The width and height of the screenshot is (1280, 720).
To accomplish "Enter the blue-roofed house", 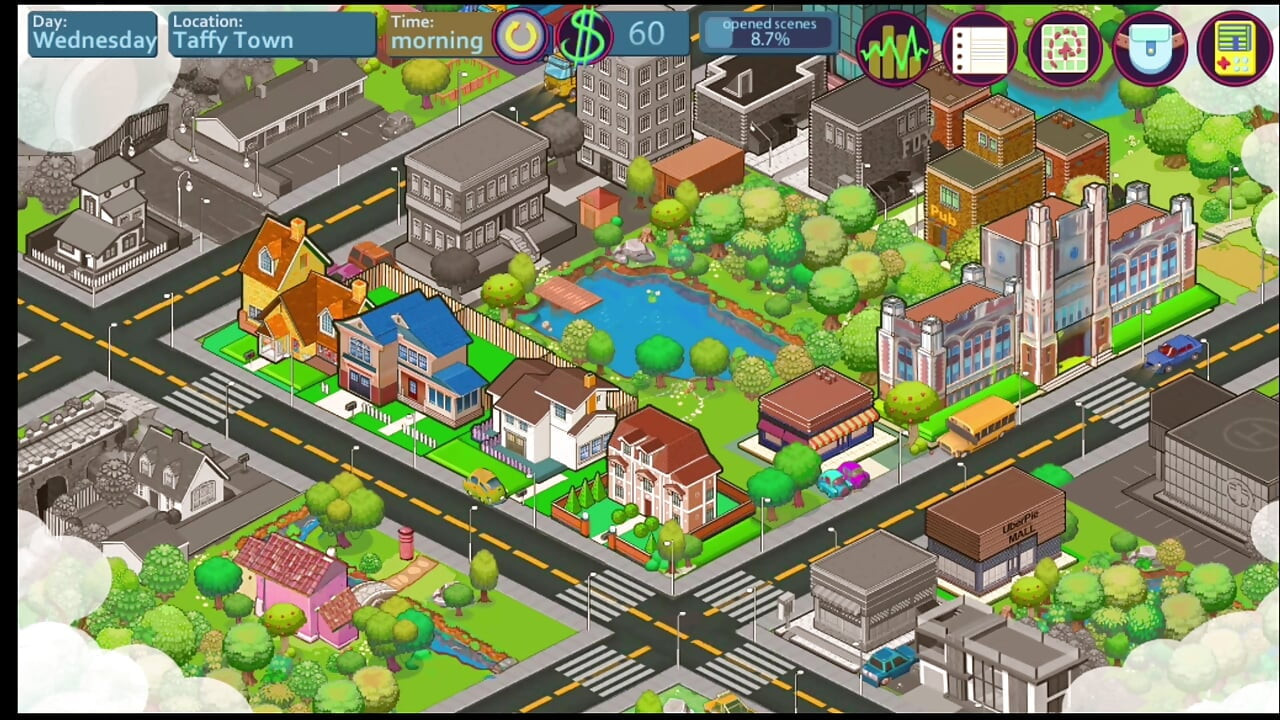I will click(410, 355).
